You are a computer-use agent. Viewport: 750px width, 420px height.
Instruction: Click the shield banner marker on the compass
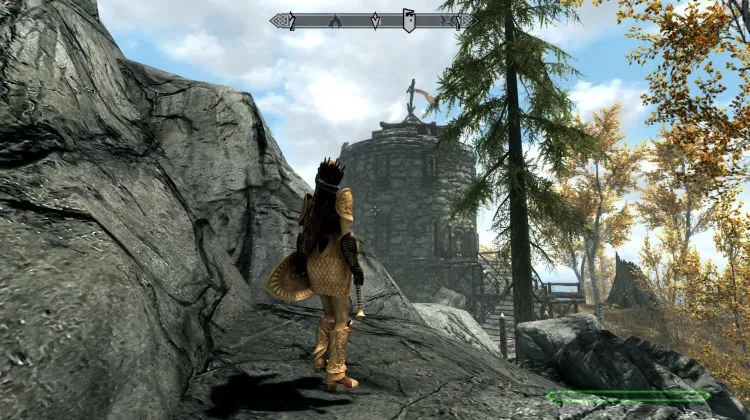pyautogui.click(x=408, y=20)
